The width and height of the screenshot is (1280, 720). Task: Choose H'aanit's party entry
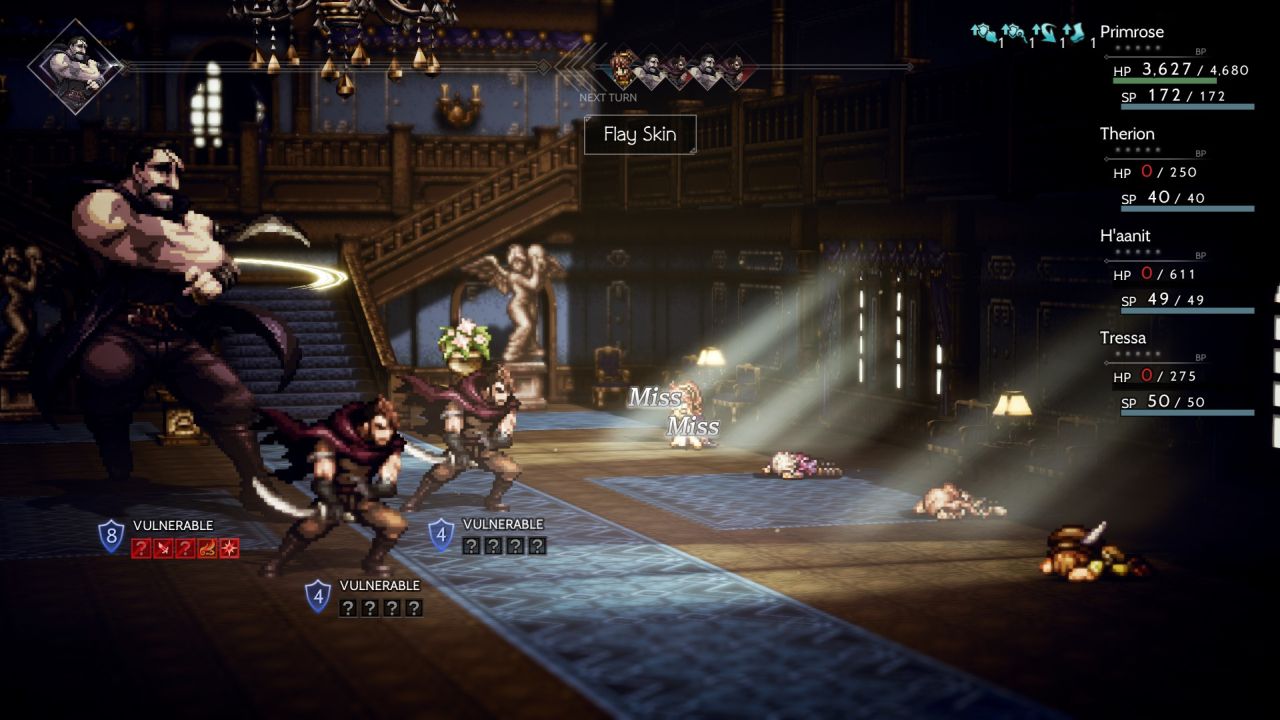point(1125,236)
